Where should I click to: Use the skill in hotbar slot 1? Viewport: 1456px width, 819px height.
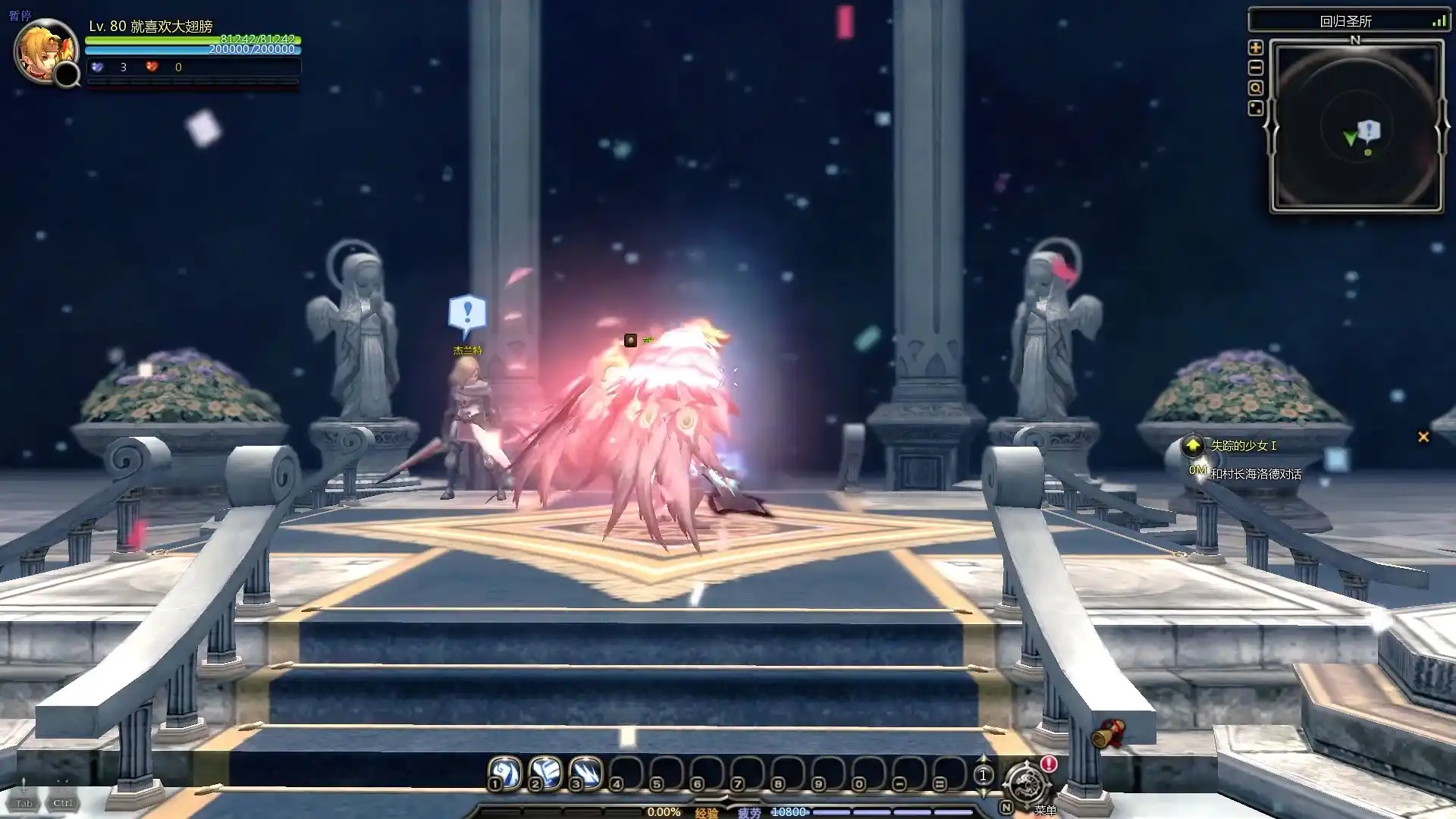click(504, 773)
